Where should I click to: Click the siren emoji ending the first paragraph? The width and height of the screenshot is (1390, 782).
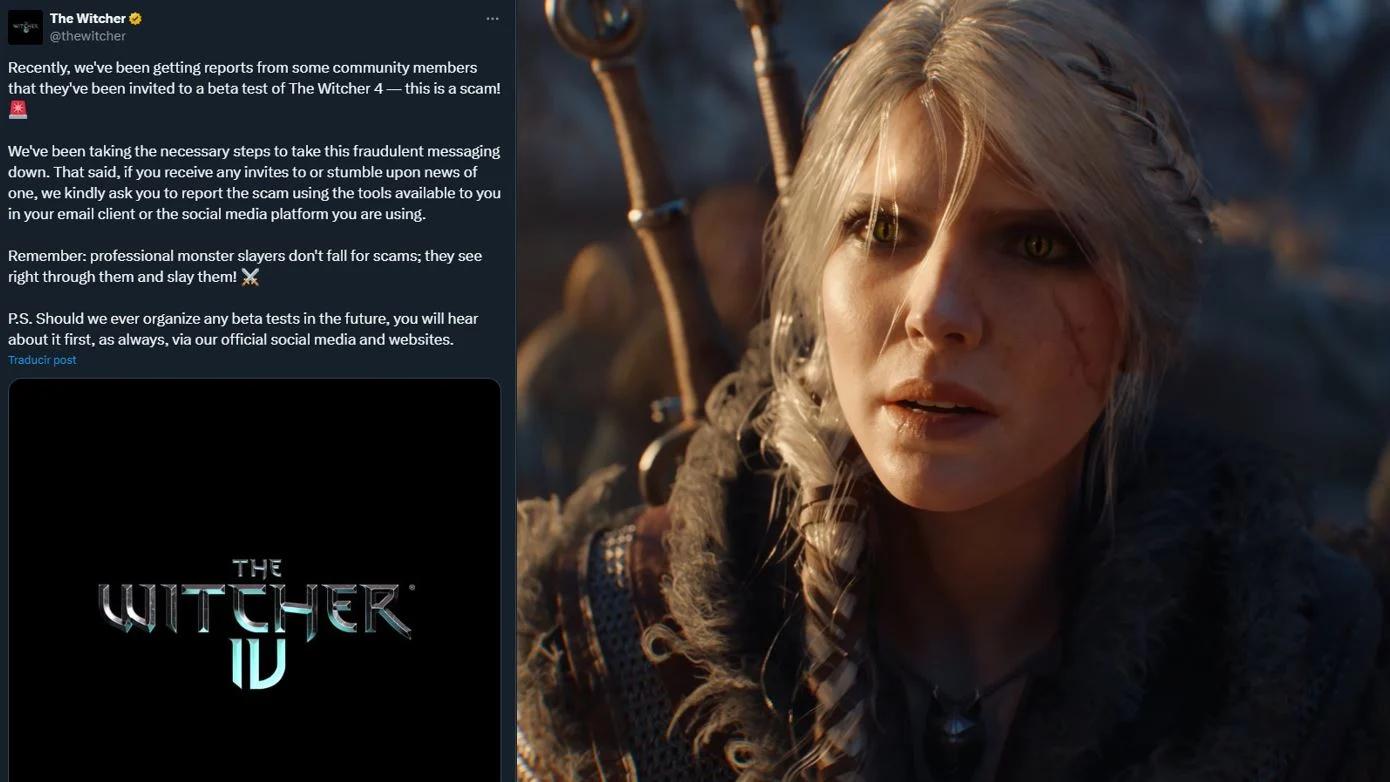[x=17, y=109]
